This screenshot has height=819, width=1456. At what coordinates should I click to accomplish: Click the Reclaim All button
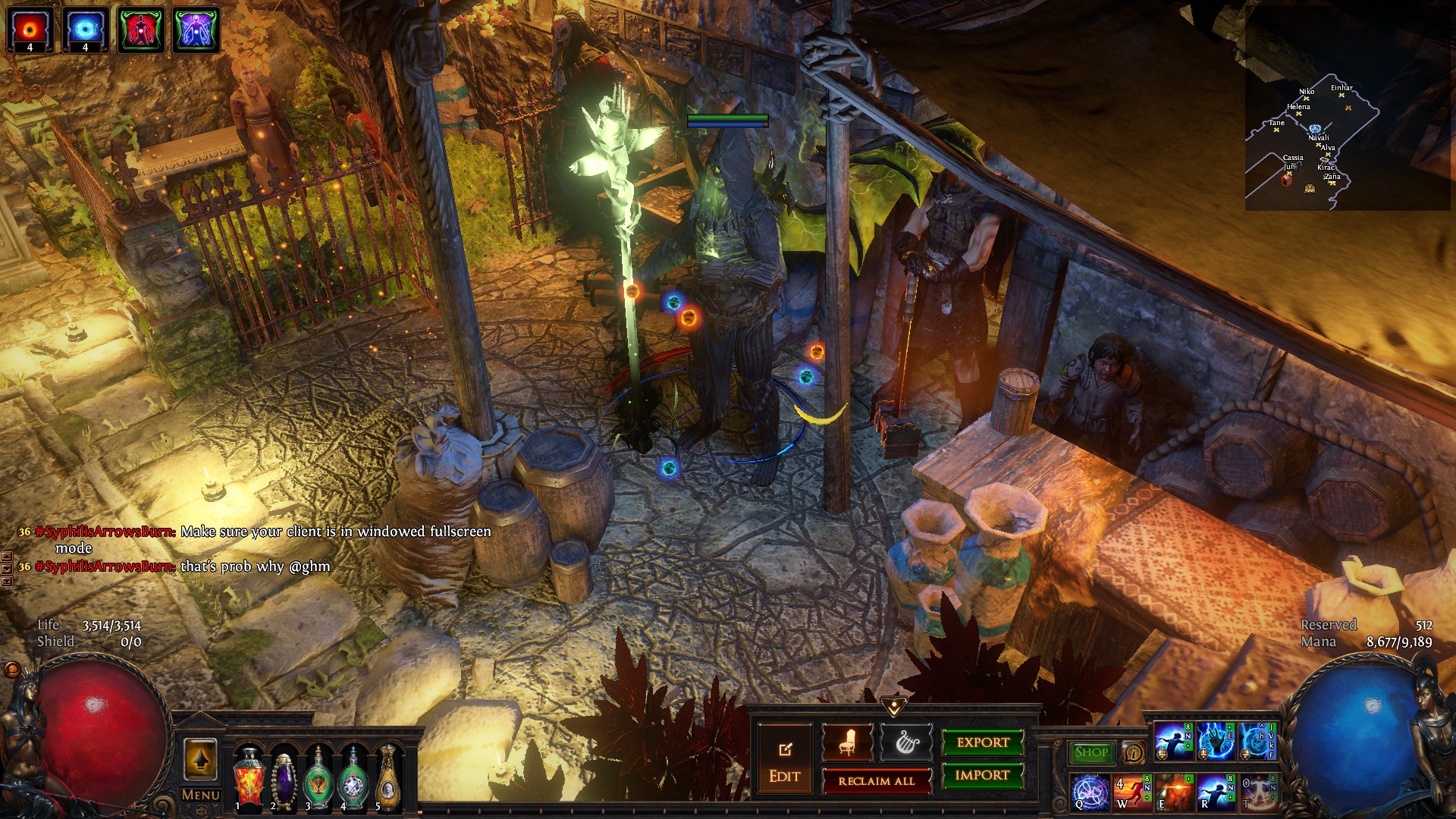point(876,781)
